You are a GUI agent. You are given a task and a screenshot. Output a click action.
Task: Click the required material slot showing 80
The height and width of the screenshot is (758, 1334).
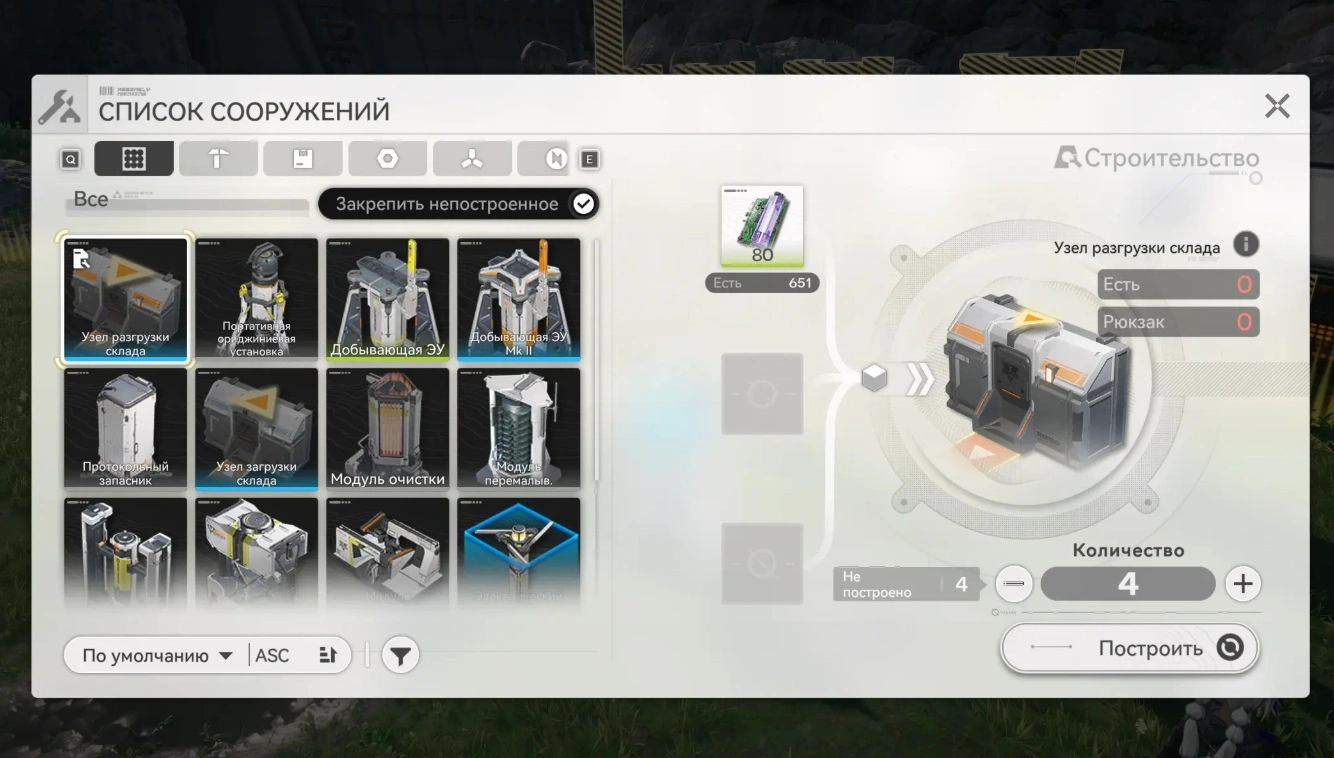click(x=762, y=227)
